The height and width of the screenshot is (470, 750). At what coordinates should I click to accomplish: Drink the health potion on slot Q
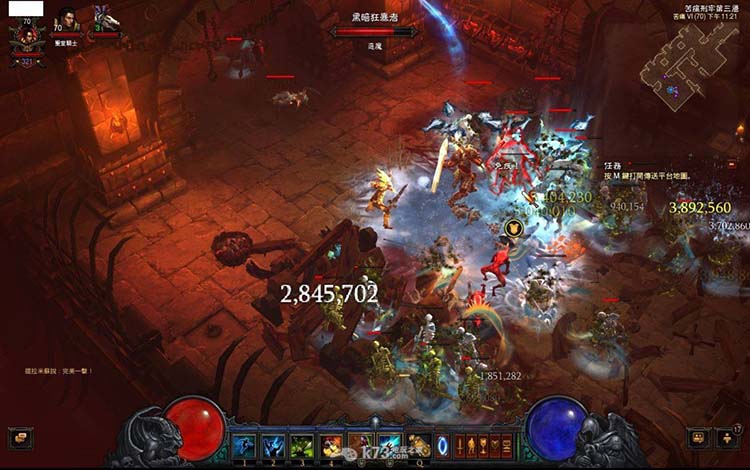click(420, 446)
